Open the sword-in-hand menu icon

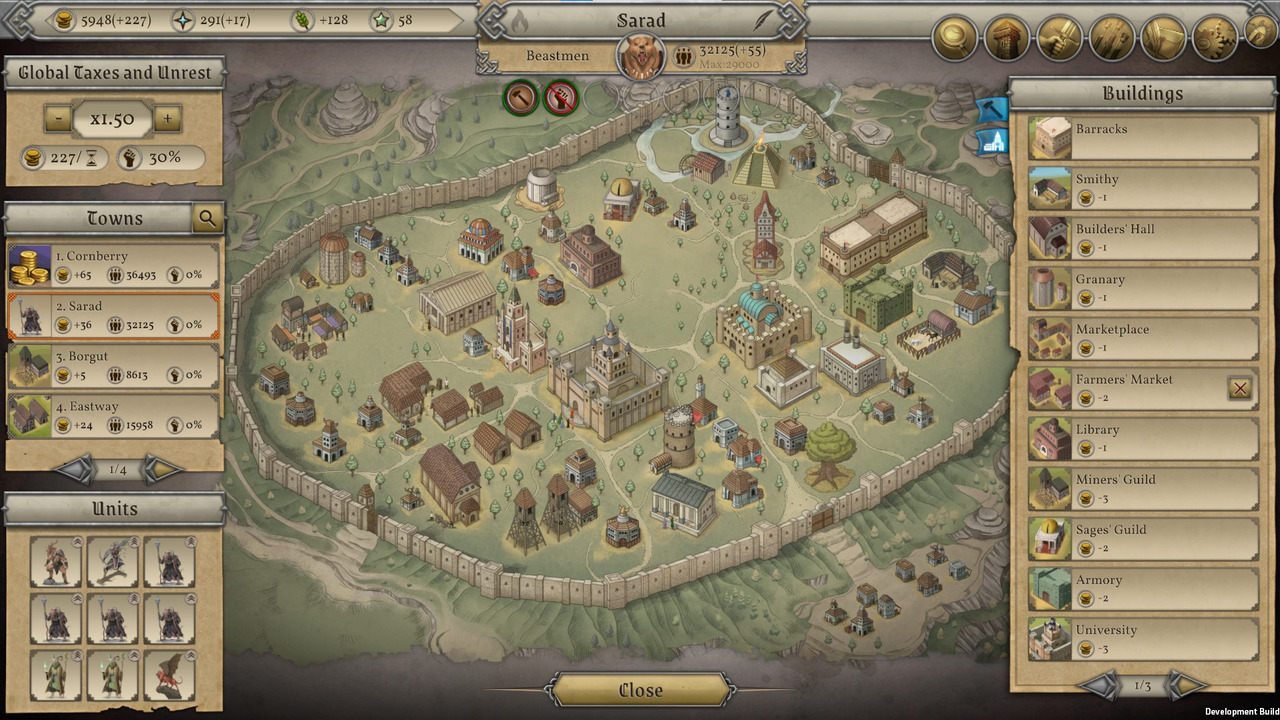(1059, 39)
